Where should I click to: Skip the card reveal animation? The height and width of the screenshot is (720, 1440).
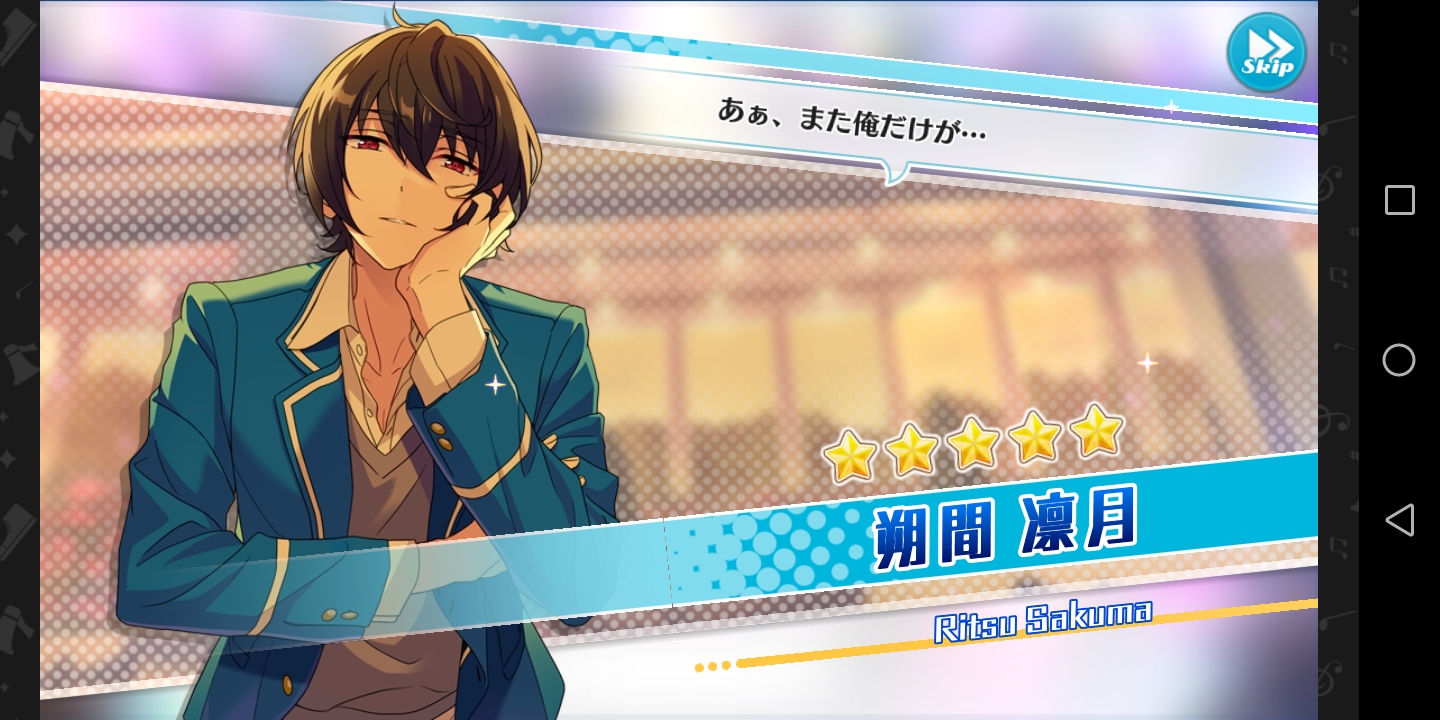pyautogui.click(x=1266, y=52)
